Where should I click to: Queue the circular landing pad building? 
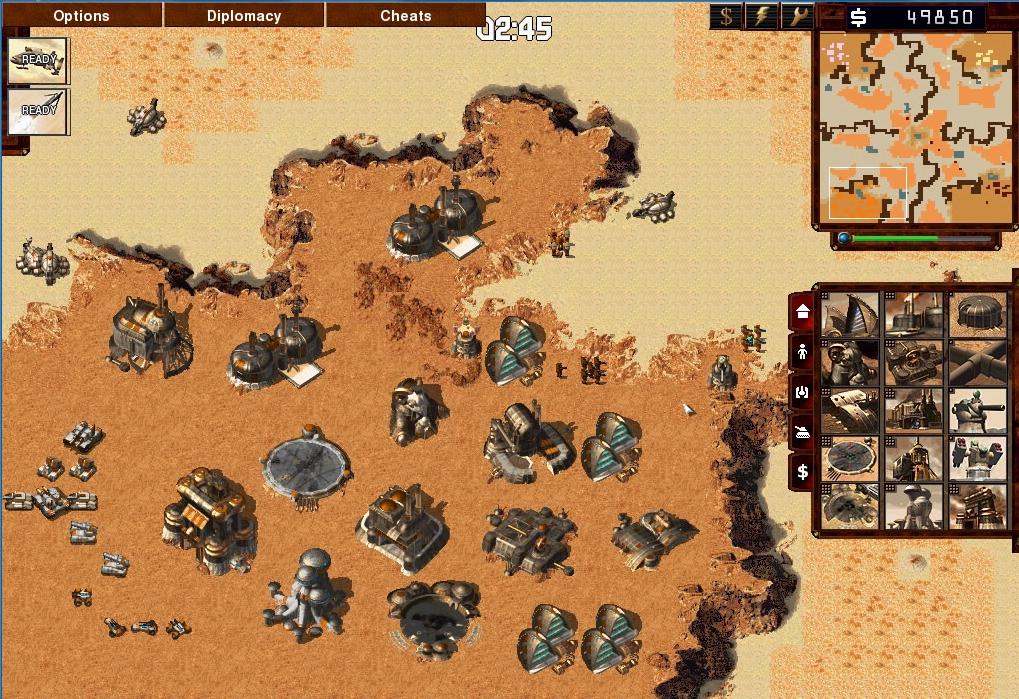(850, 458)
